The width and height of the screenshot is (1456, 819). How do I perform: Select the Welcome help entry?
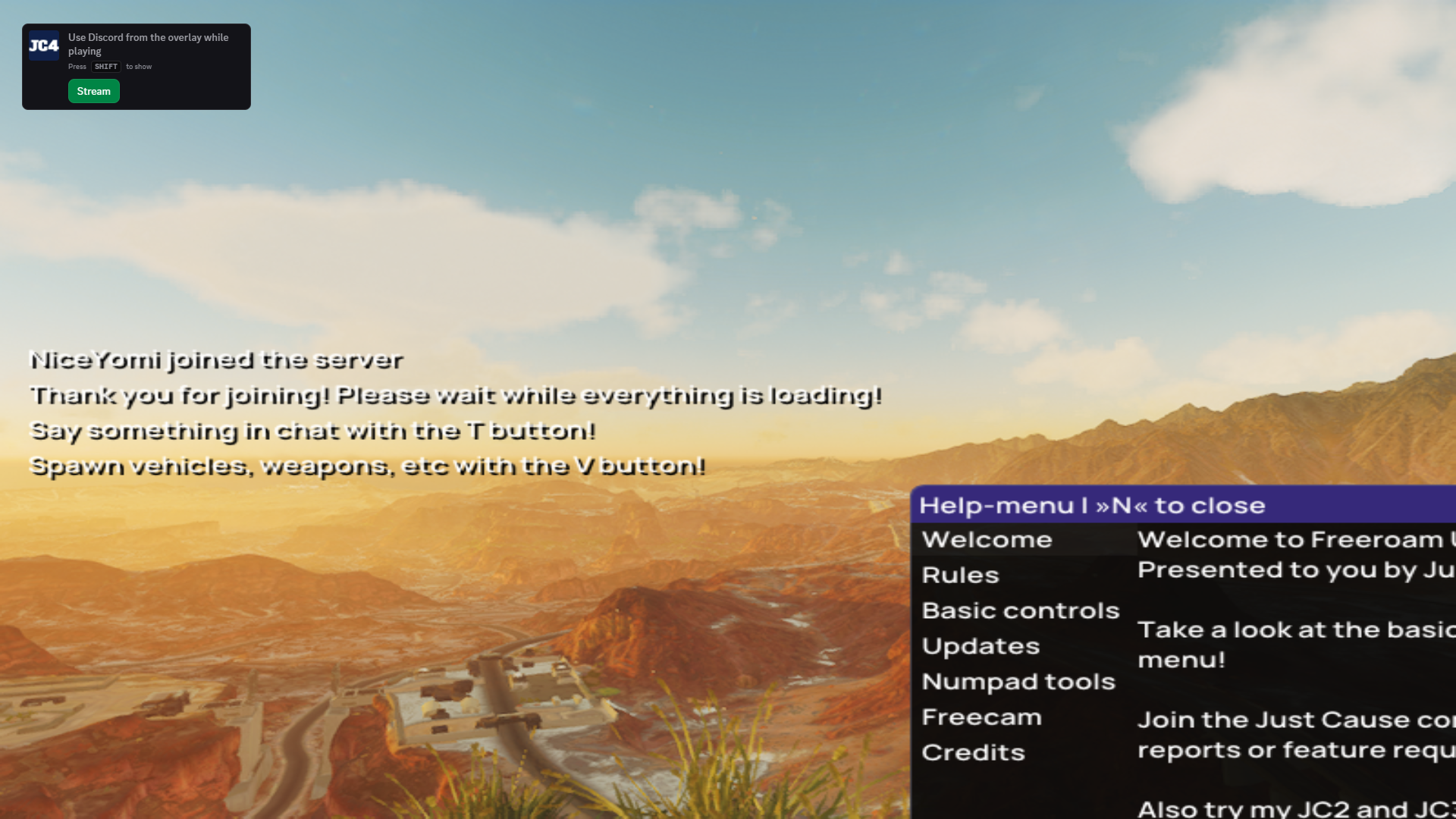[987, 540]
